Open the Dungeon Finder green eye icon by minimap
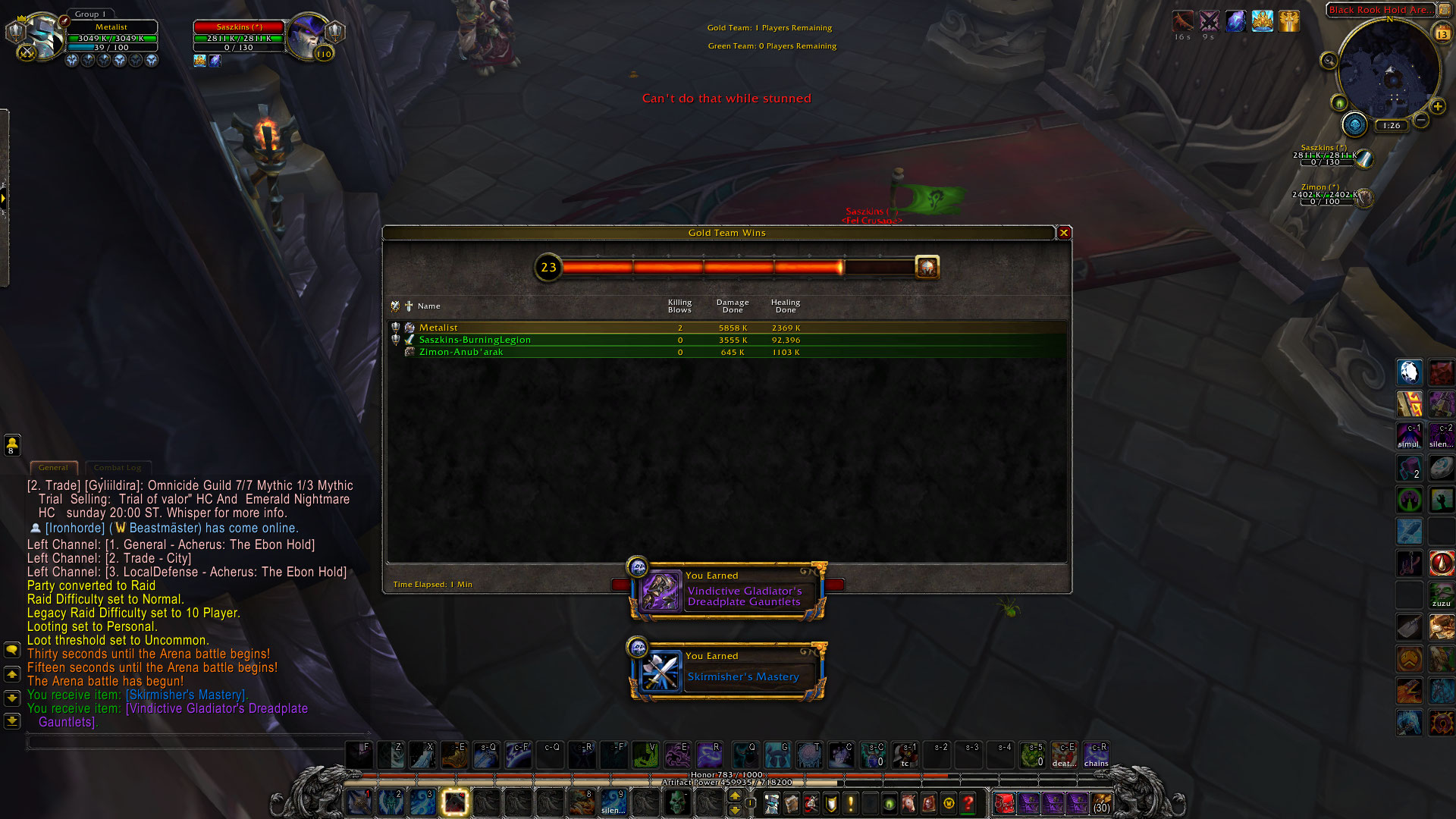The height and width of the screenshot is (819, 1456). pos(1339,102)
